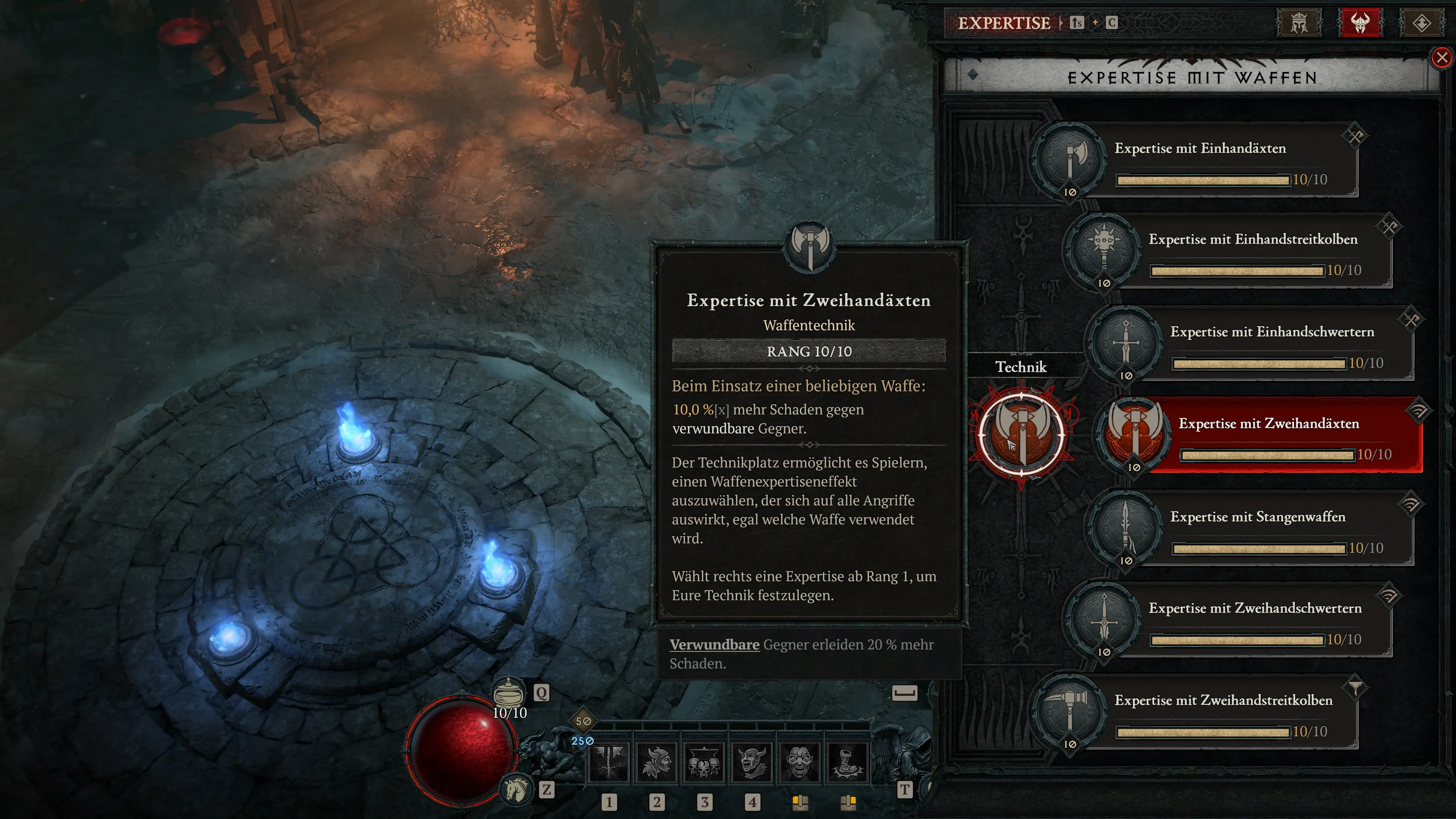Summon the mount via horse icon
The image size is (1456, 819).
point(516,789)
